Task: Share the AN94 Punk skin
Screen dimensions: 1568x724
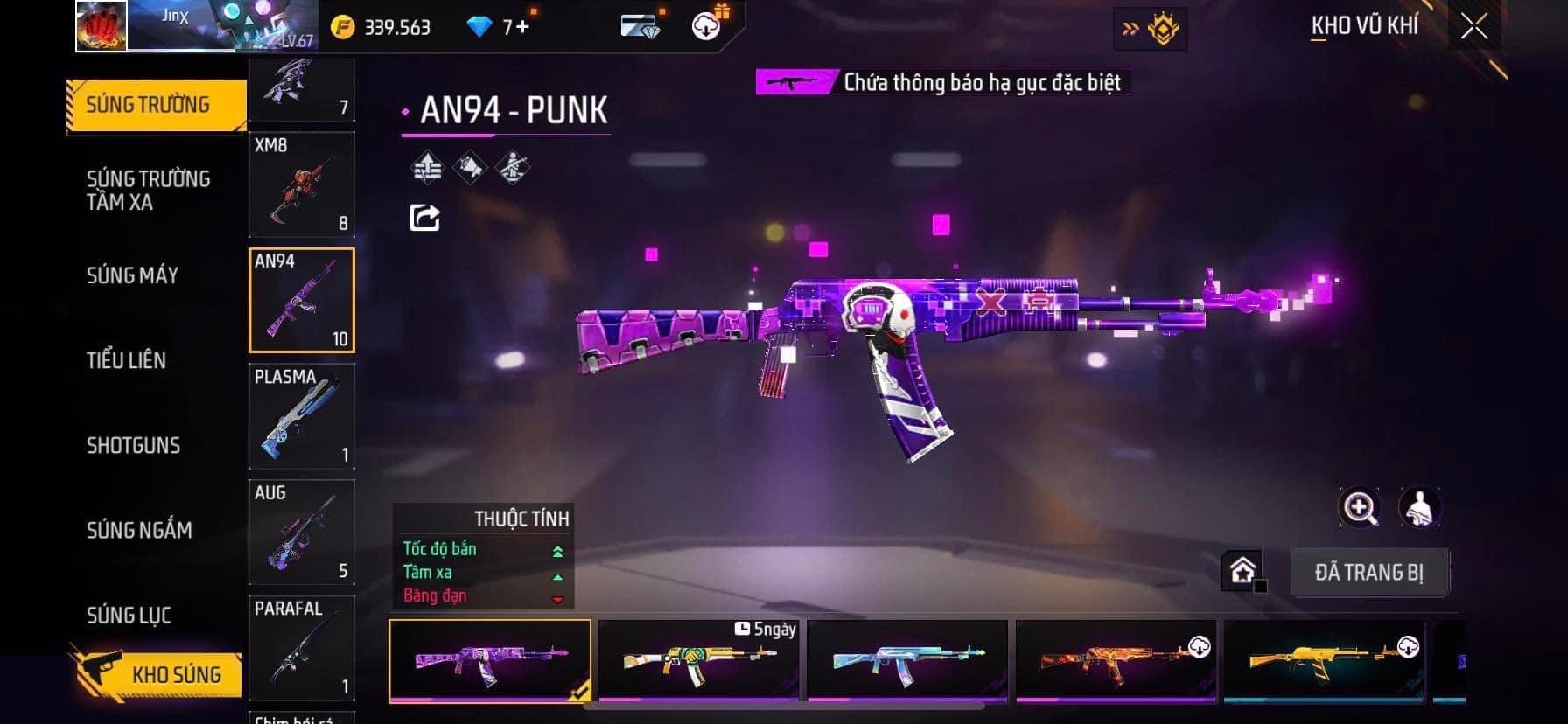Action: (x=425, y=218)
